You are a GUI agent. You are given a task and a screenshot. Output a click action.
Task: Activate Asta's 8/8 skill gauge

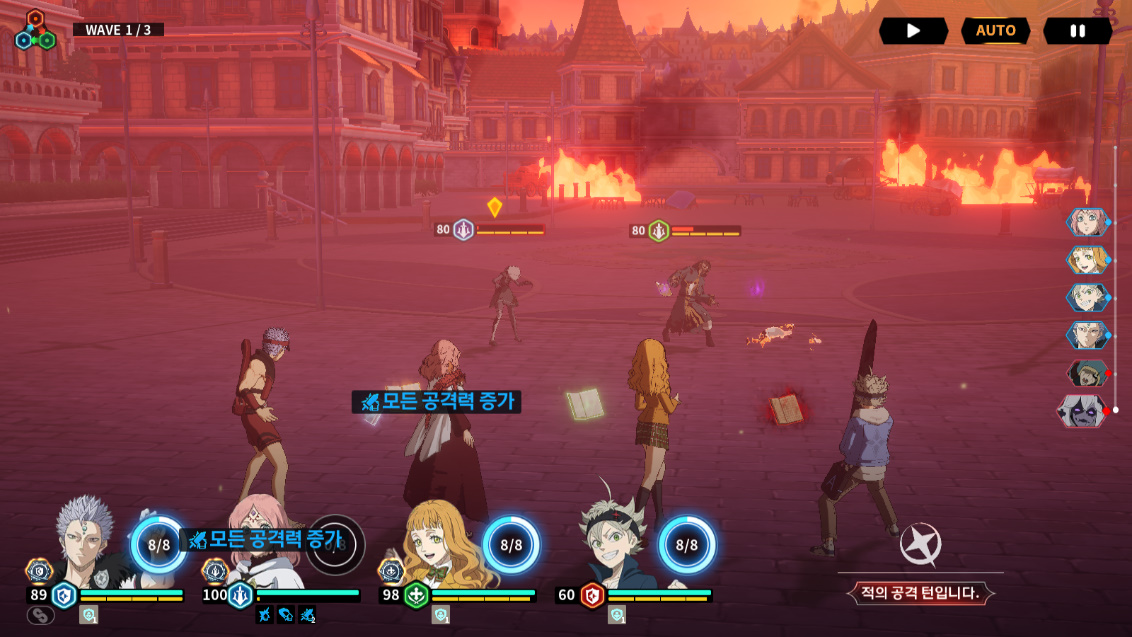click(x=686, y=545)
